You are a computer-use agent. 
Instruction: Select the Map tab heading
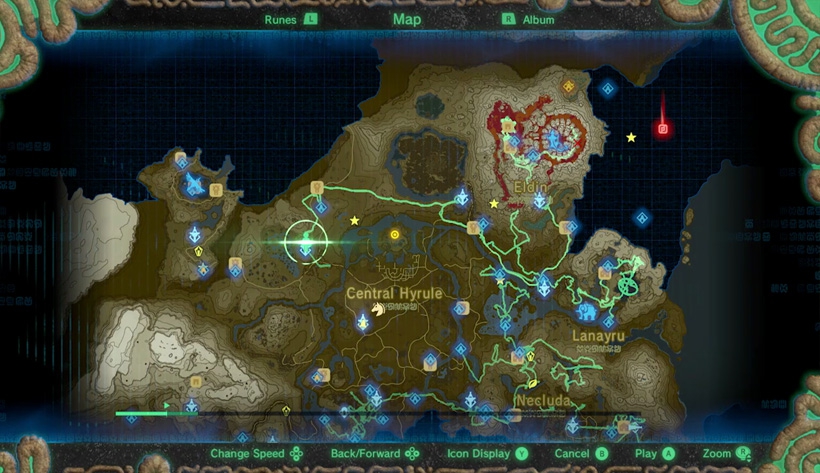point(406,19)
